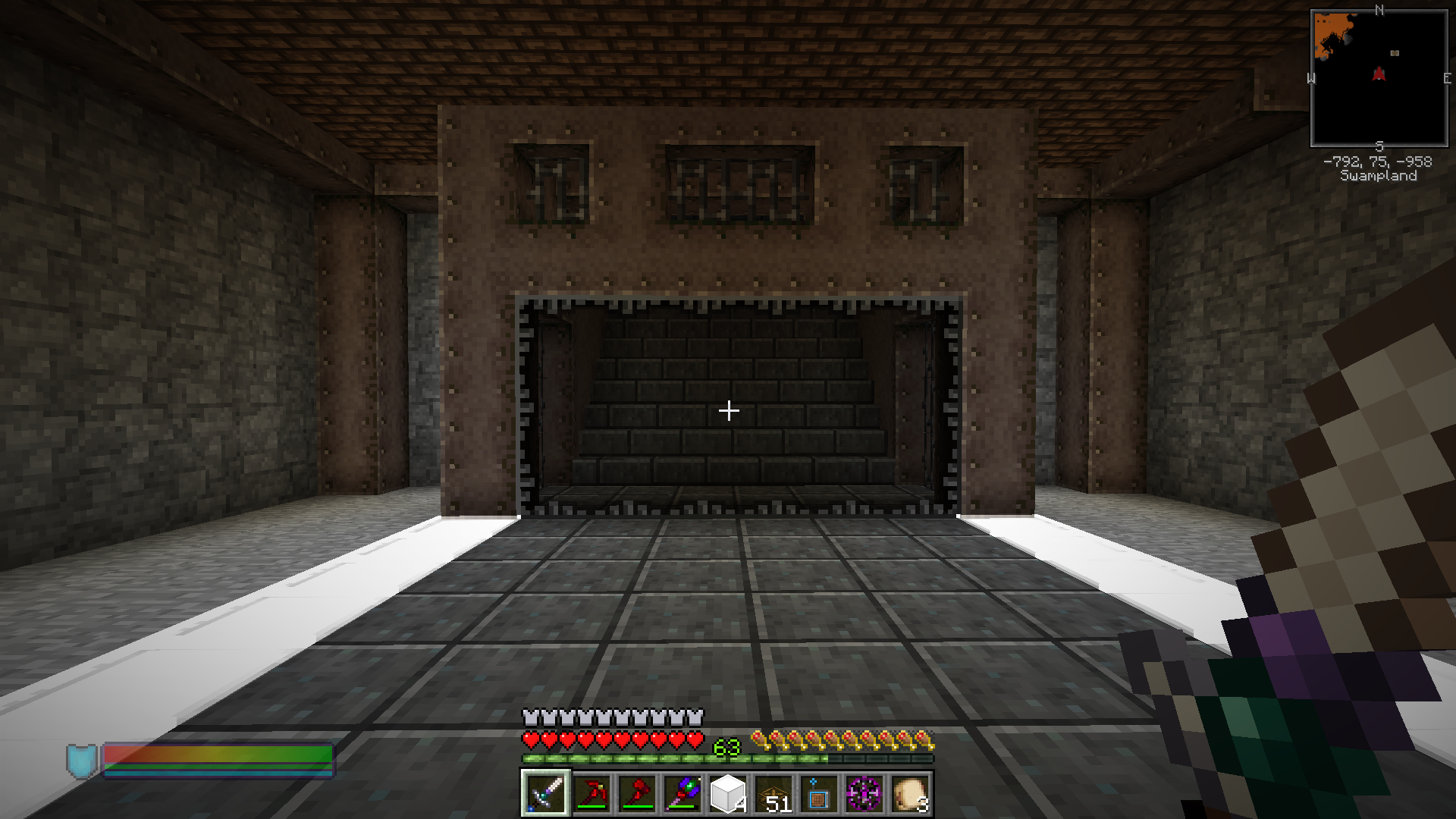Choose the red shovel hotbar slot
The height and width of the screenshot is (819, 1456).
point(637,794)
